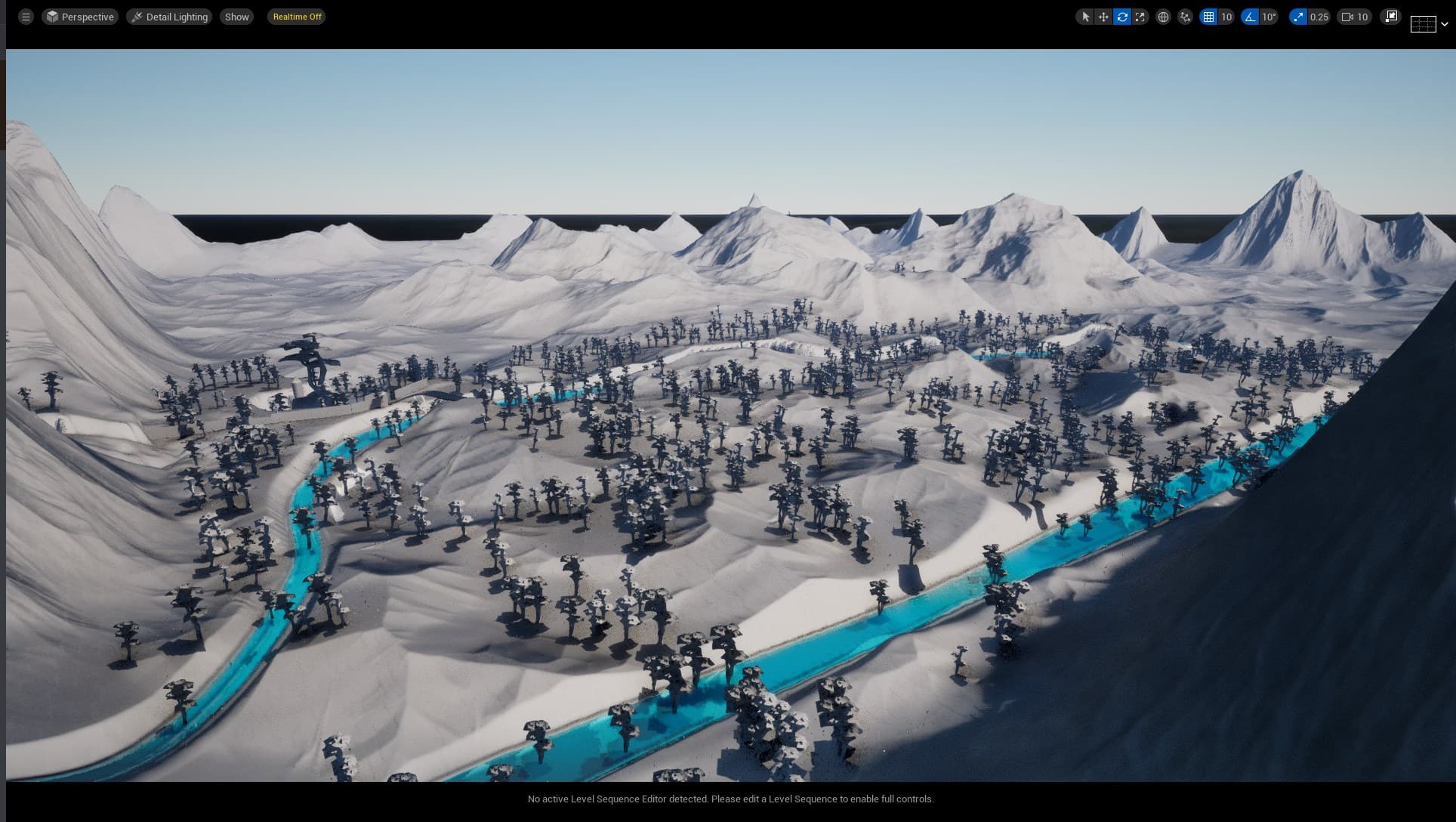
Task: Open the viewport options hamburger menu
Action: click(x=25, y=16)
